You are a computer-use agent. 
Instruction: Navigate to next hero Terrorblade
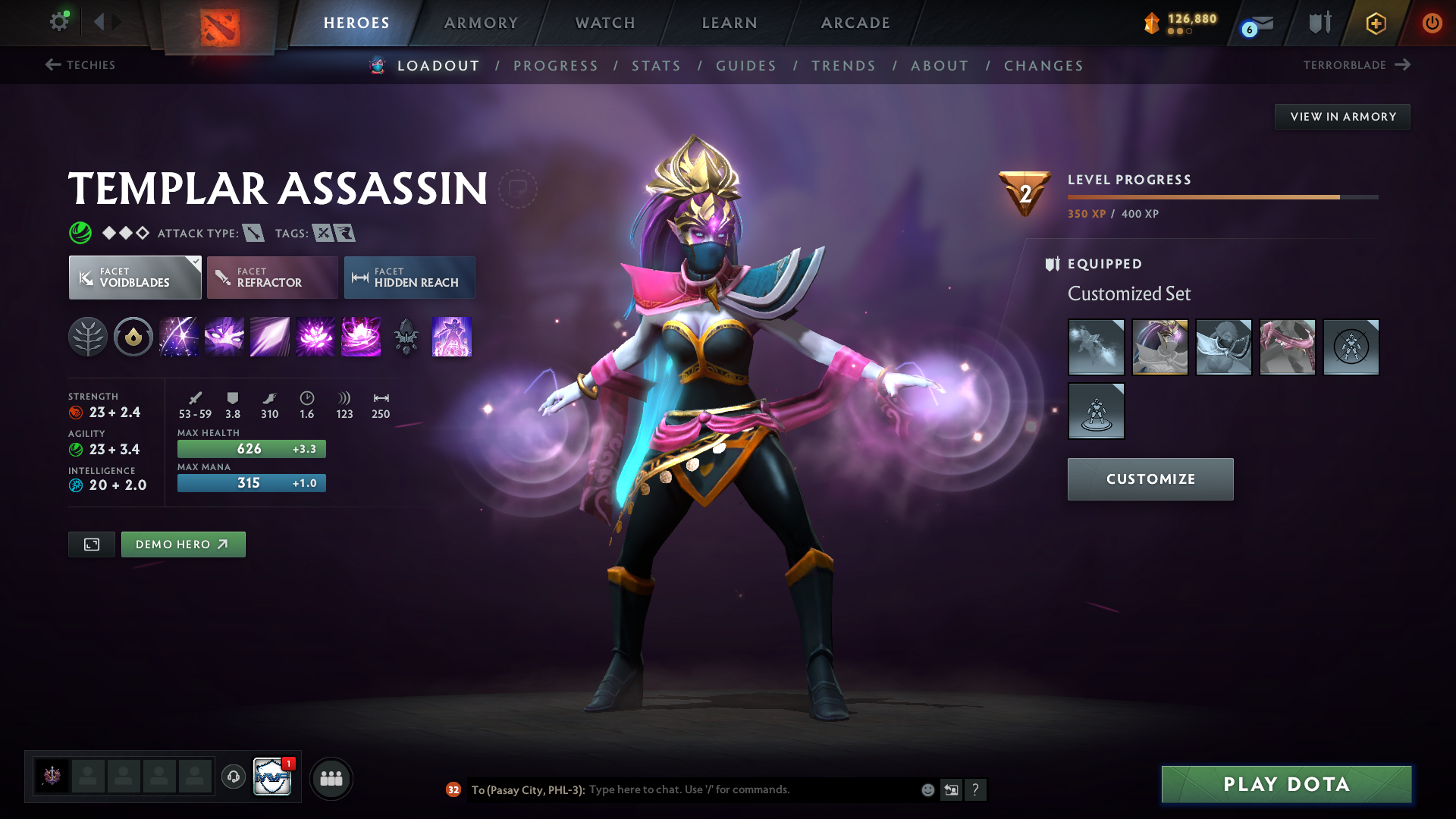[x=1357, y=65]
